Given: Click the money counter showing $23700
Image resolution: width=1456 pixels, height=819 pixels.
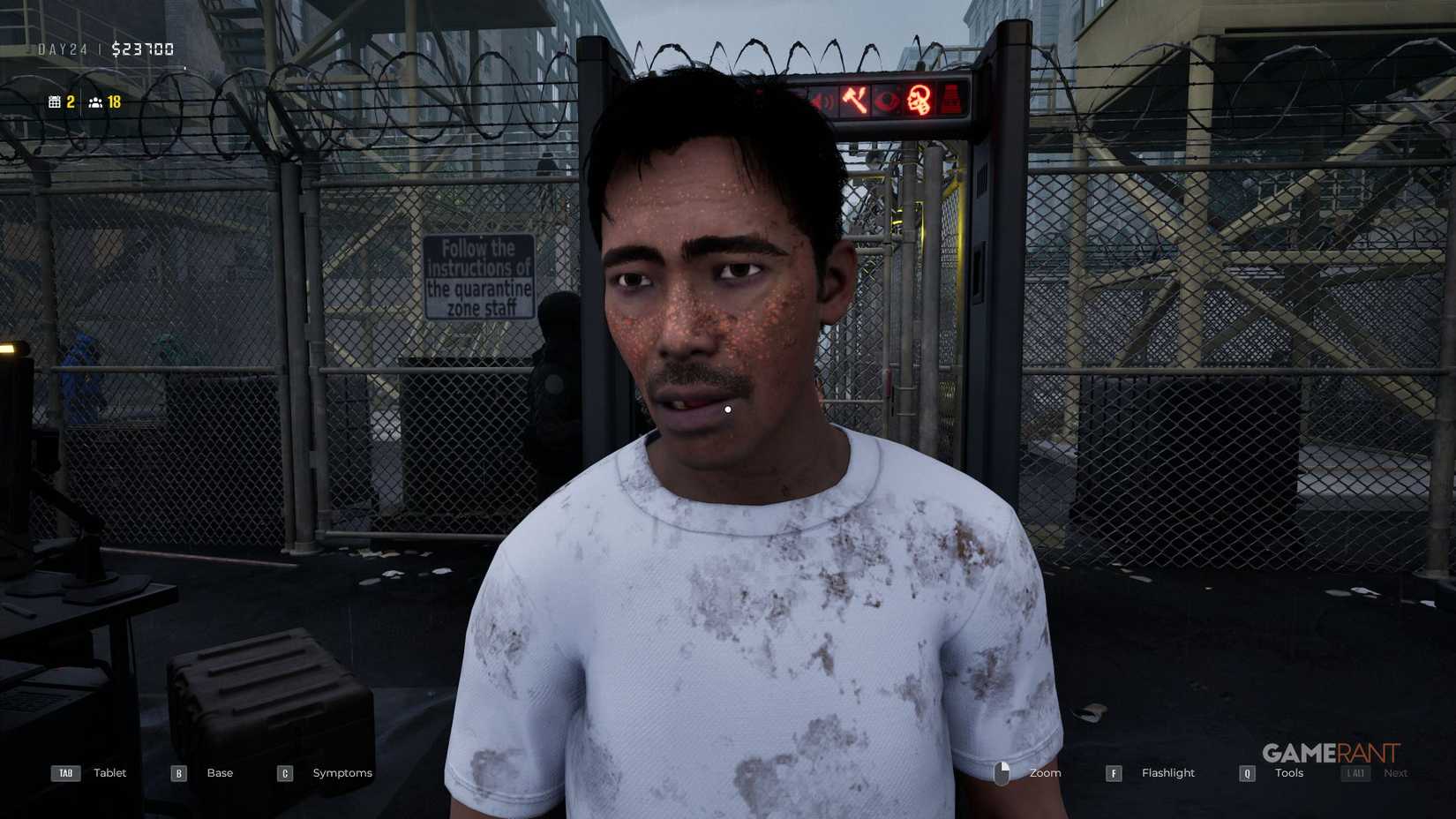Looking at the screenshot, I should coord(142,49).
